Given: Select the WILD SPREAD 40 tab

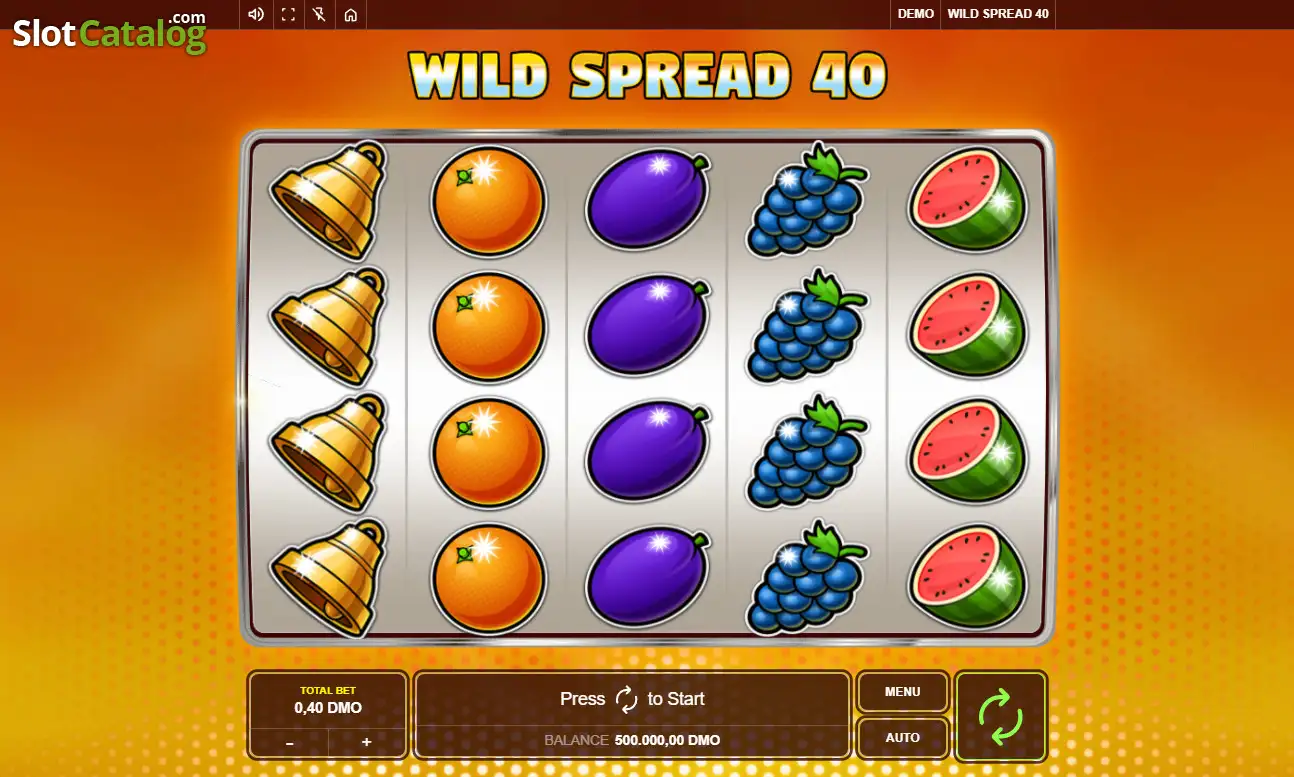Looking at the screenshot, I should coord(997,14).
